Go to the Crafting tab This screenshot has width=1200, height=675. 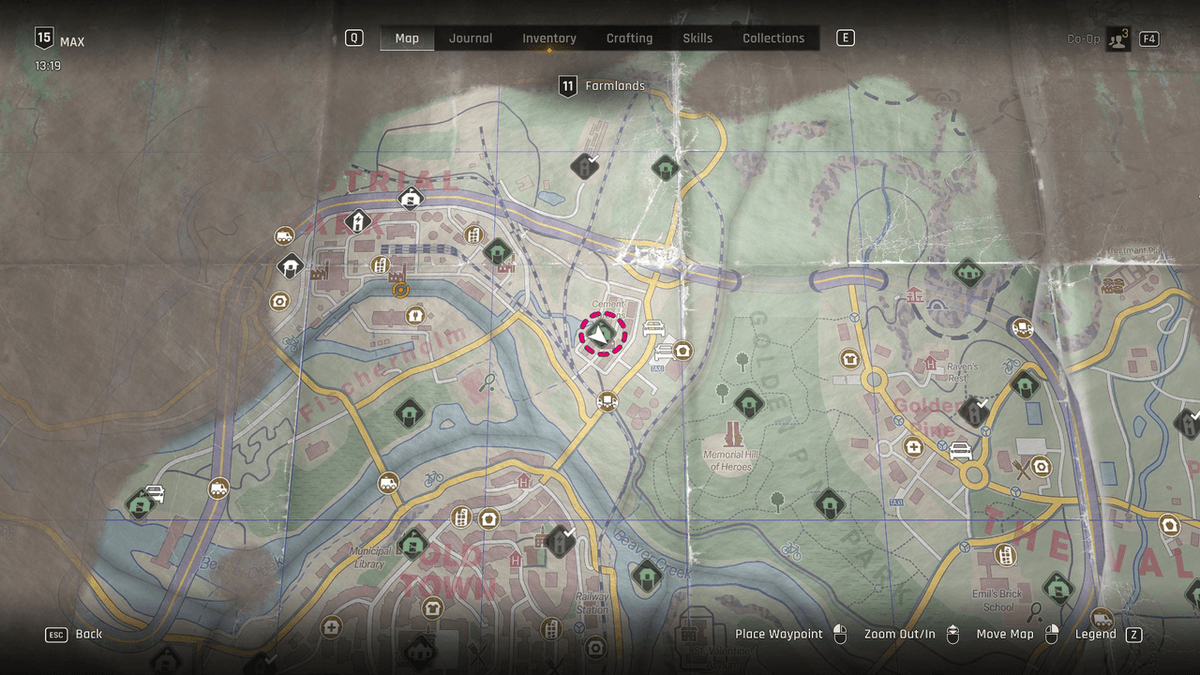[x=629, y=38]
